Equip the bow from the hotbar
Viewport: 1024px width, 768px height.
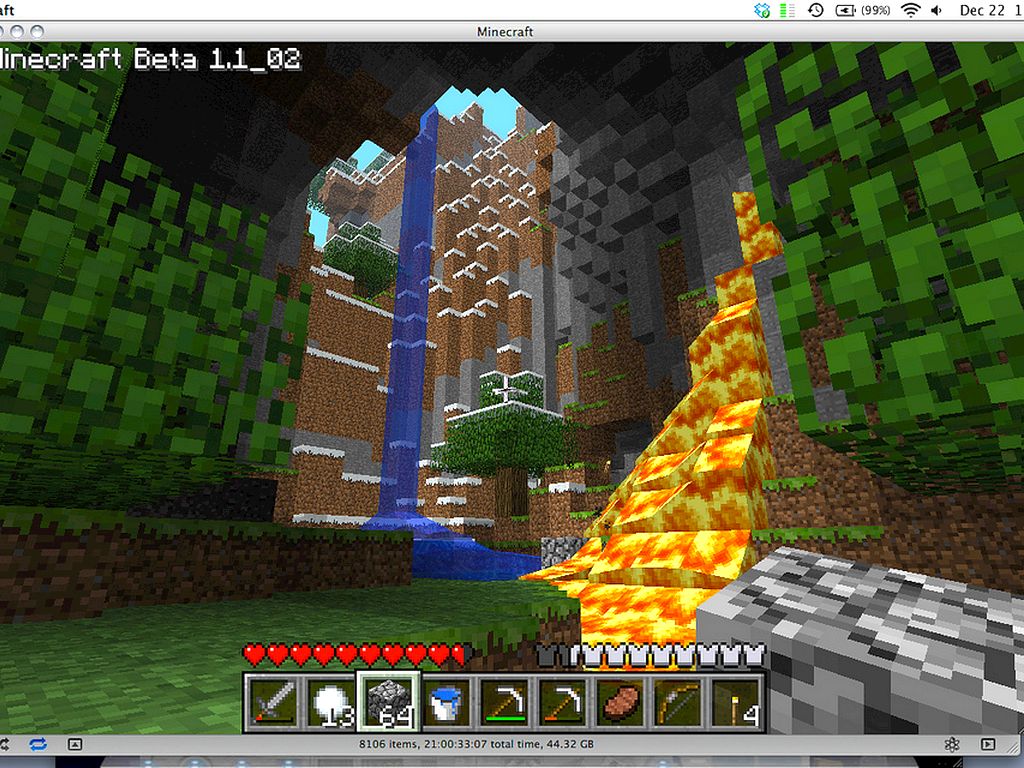(x=676, y=700)
